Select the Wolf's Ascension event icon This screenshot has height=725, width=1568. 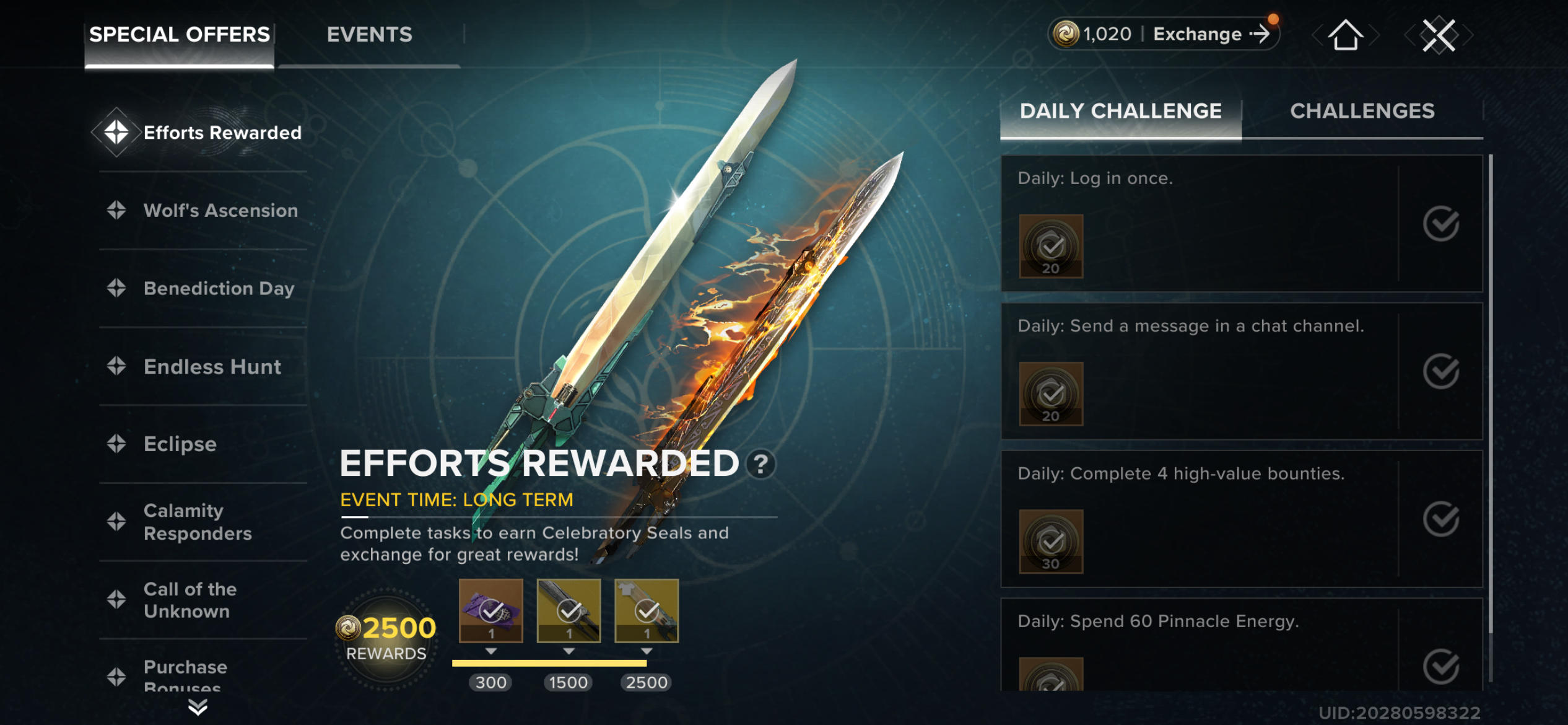[x=117, y=211]
